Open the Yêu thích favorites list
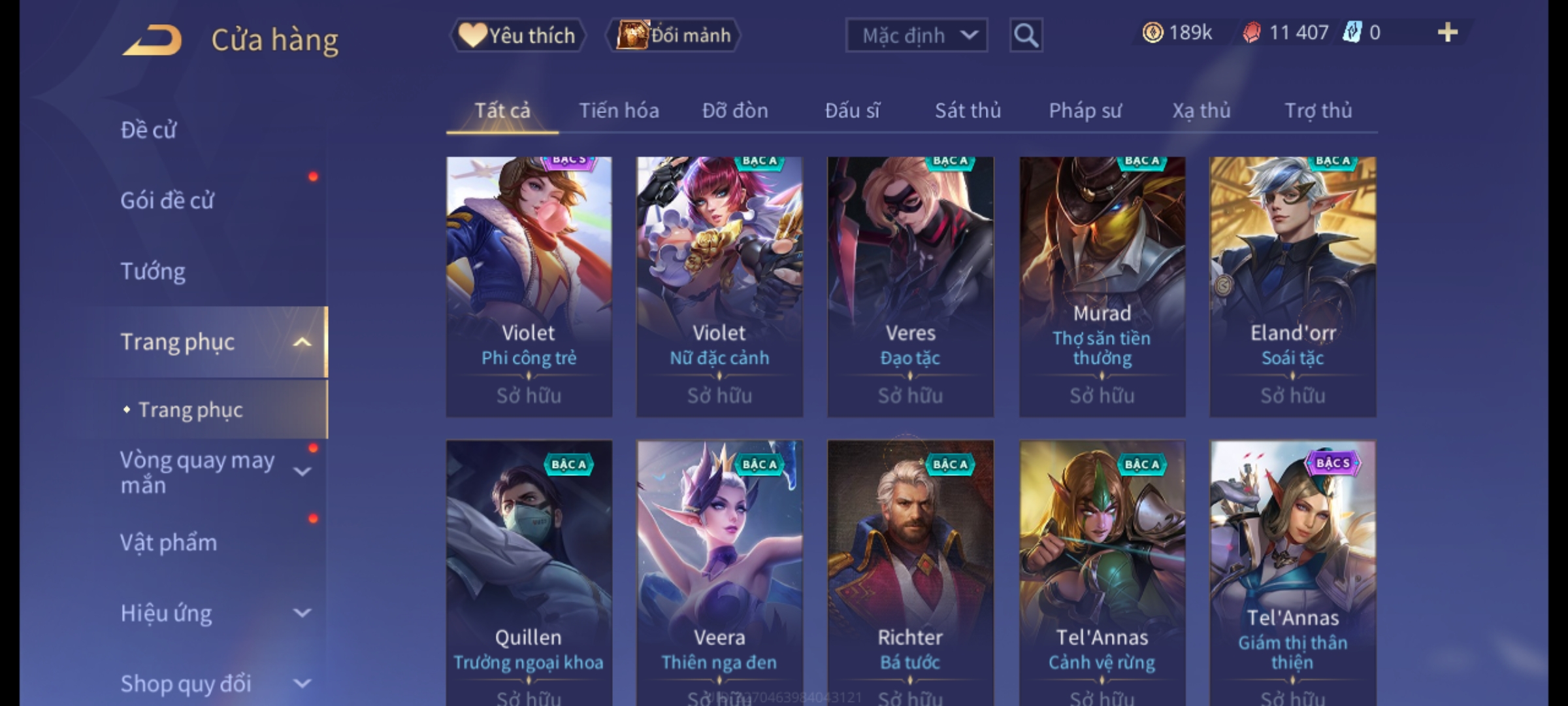Screen dimensions: 1568x706 tap(517, 35)
